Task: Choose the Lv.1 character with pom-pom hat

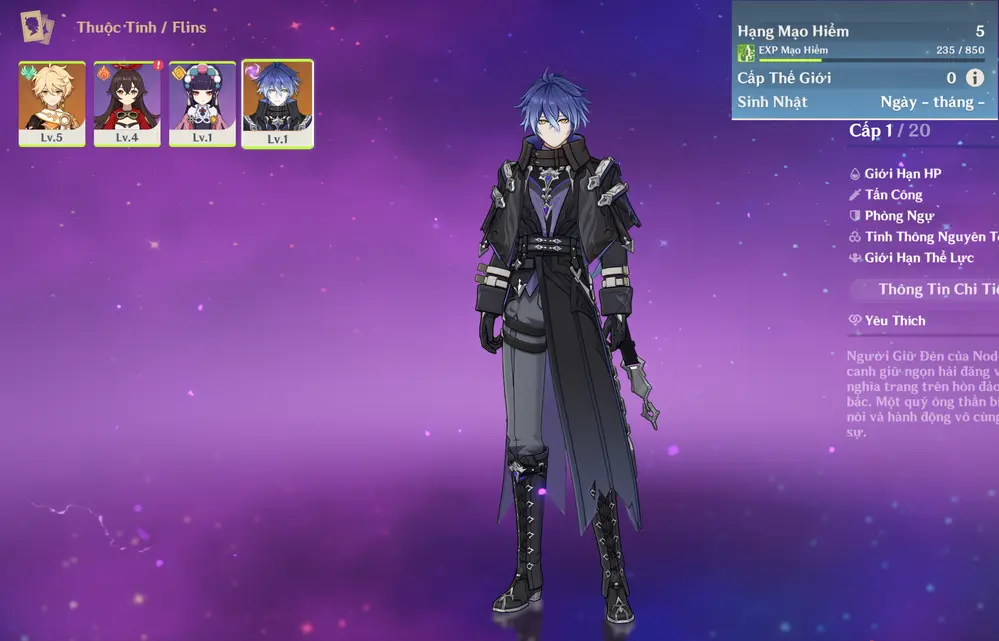Action: pos(202,103)
